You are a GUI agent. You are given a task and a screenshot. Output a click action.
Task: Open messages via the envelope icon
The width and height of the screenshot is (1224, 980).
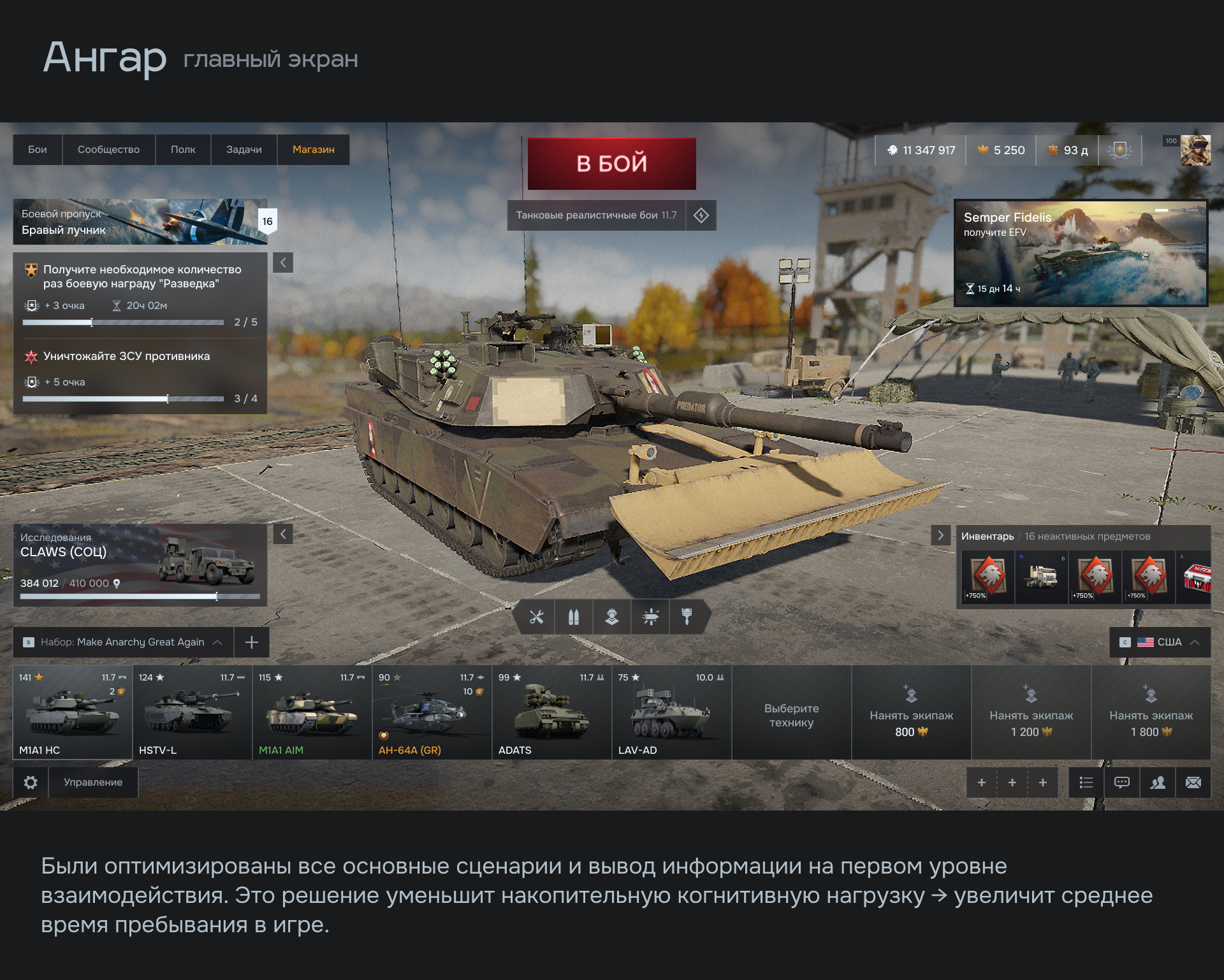pyautogui.click(x=1194, y=782)
